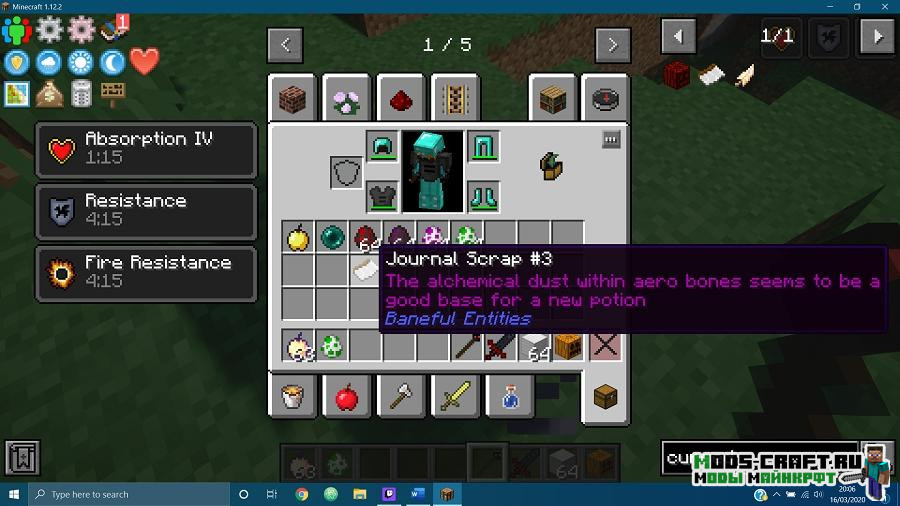Open the rail Transportation tab
The width and height of the screenshot is (900, 506).
coord(454,99)
